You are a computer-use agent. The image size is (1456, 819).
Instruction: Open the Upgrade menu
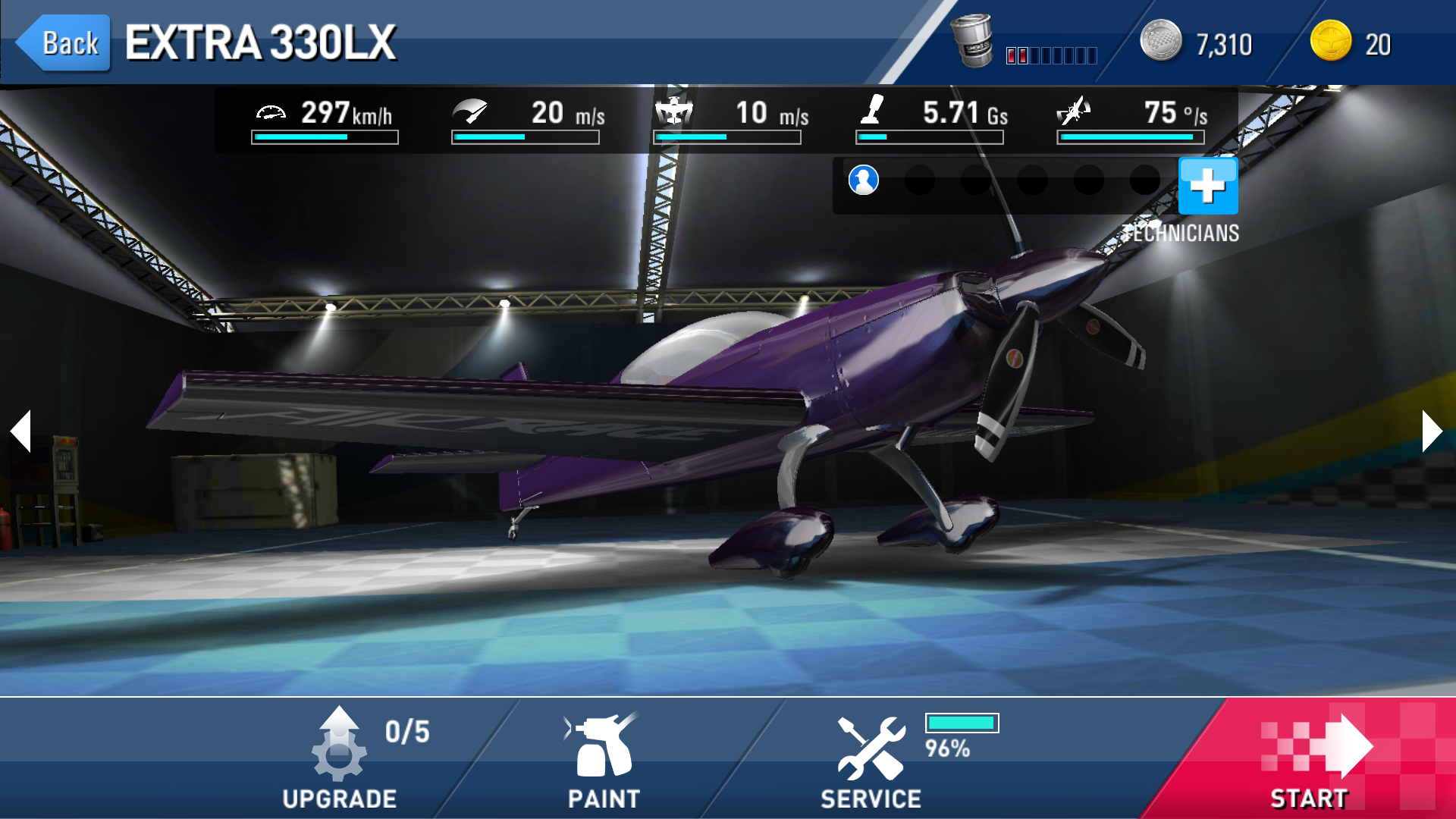pyautogui.click(x=340, y=758)
